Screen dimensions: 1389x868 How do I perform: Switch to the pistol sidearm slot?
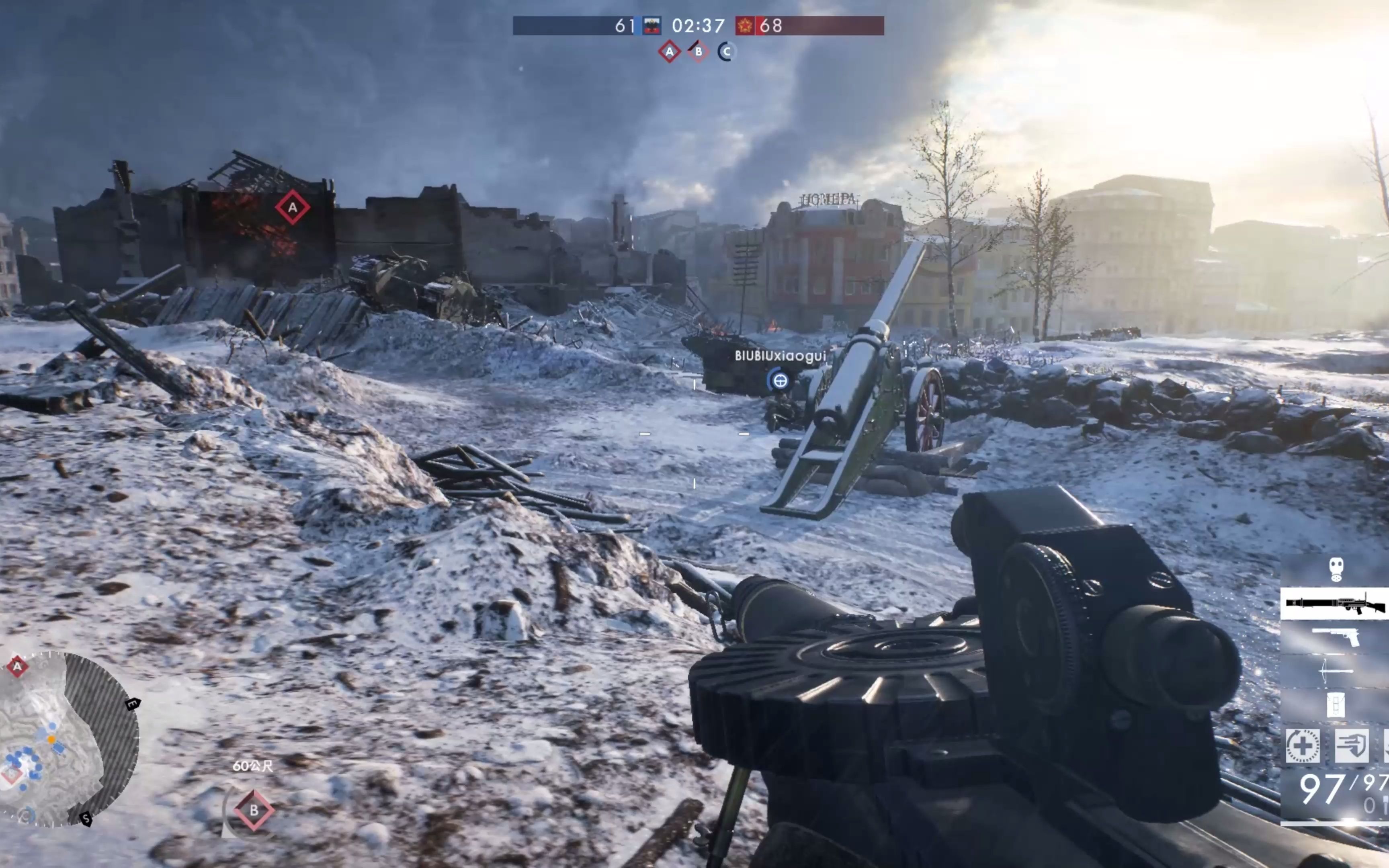(1336, 637)
